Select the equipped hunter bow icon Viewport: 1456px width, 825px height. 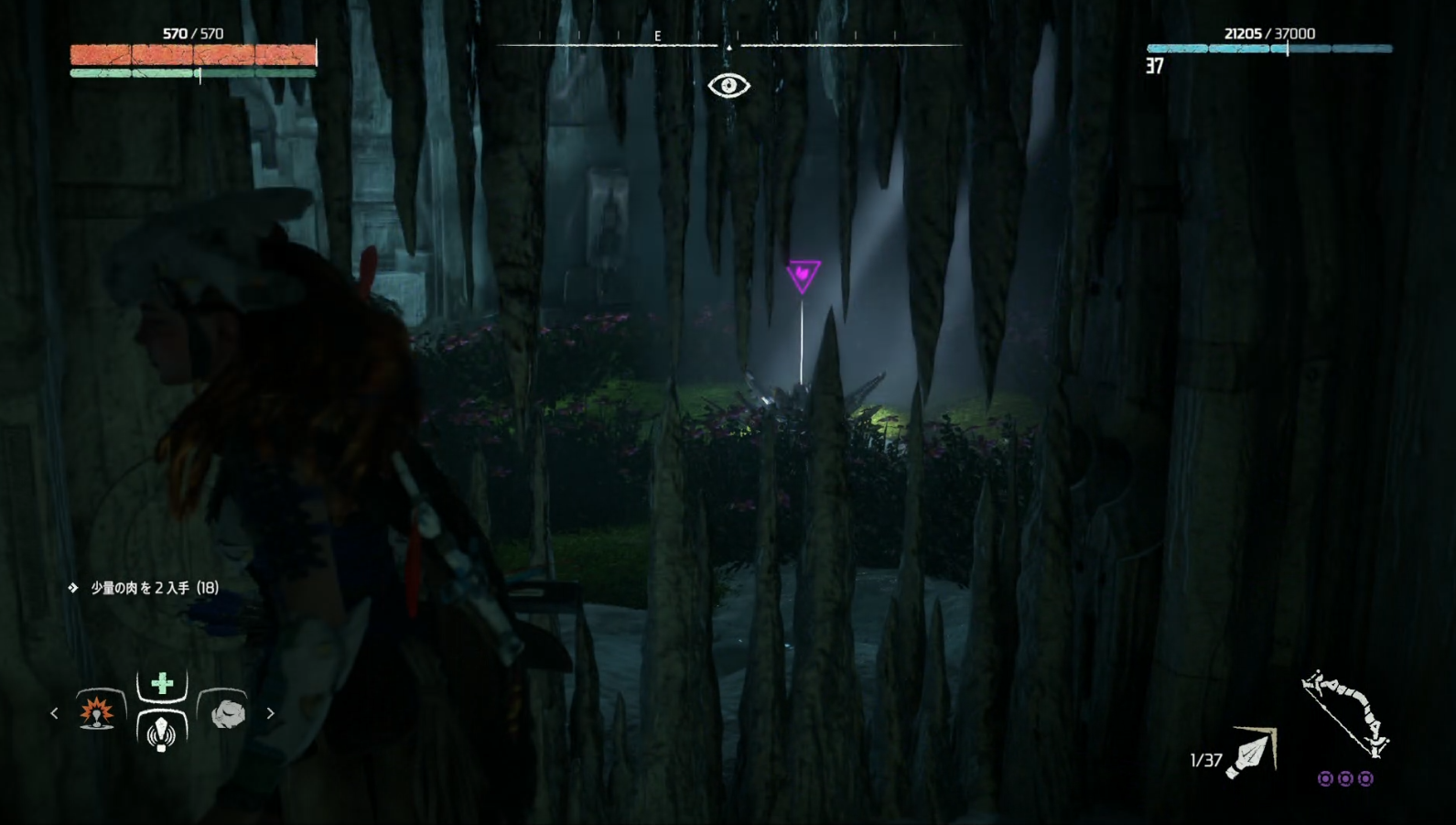(x=1344, y=714)
